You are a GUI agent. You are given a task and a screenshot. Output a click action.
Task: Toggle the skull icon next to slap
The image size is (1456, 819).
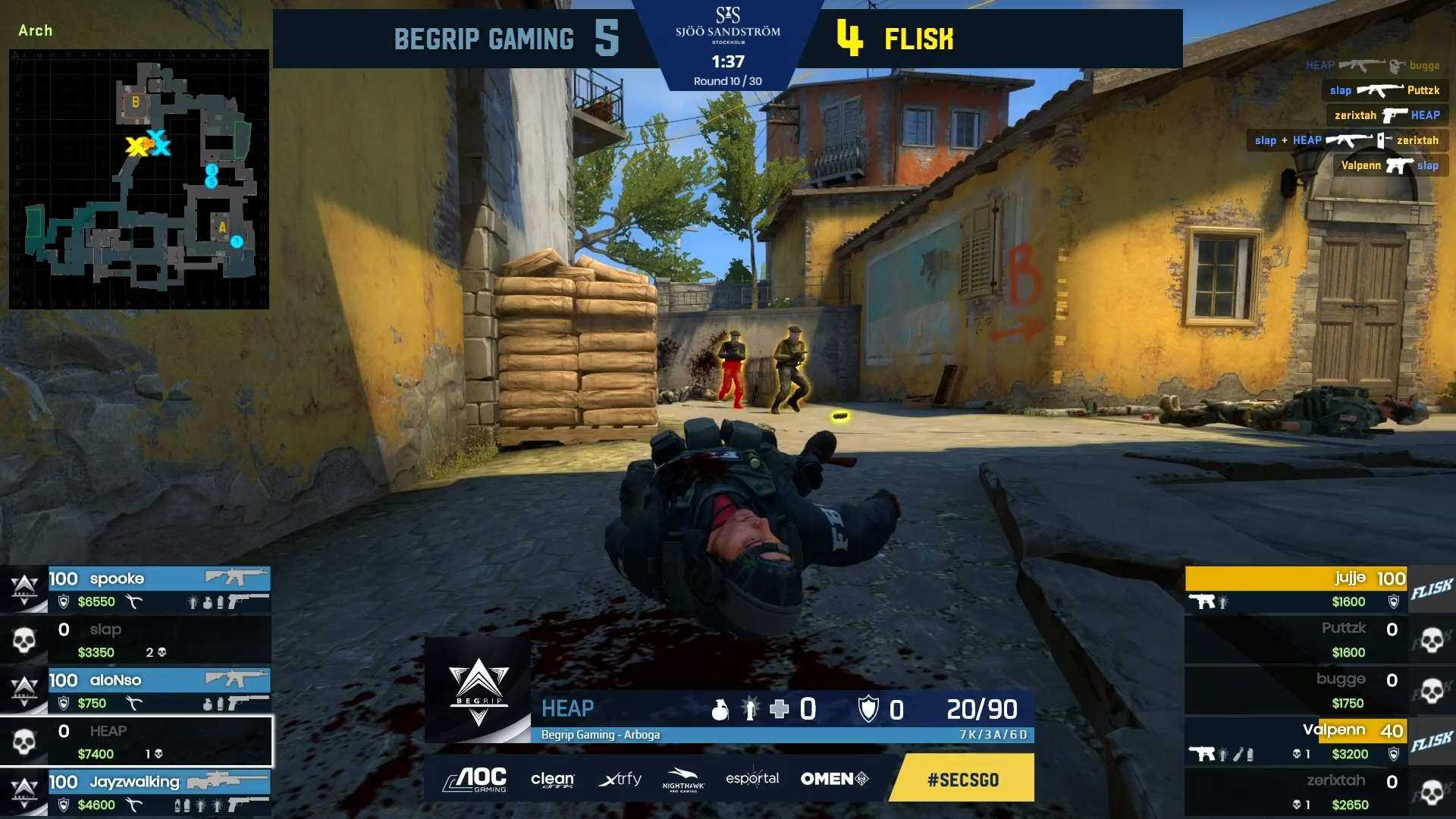click(25, 639)
